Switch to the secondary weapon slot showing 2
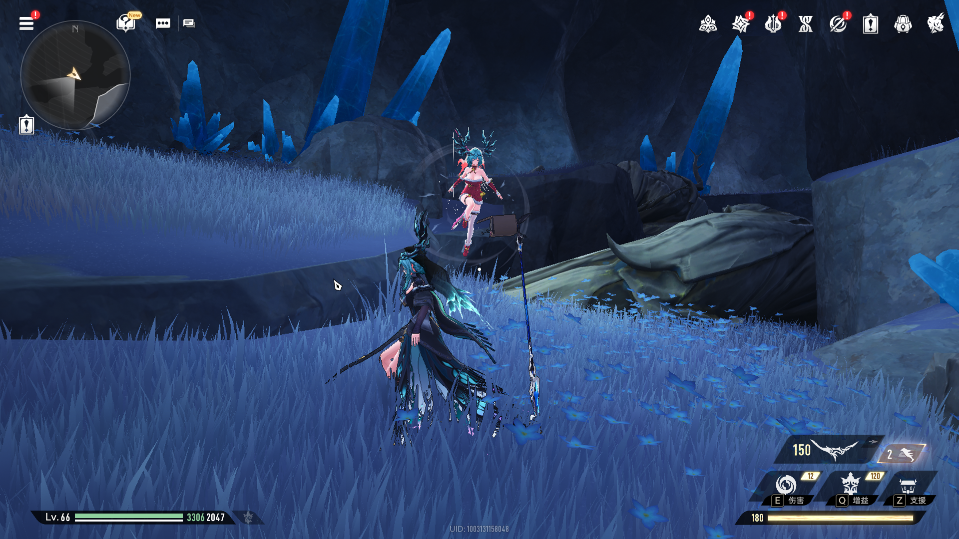This screenshot has height=539, width=959. (903, 453)
